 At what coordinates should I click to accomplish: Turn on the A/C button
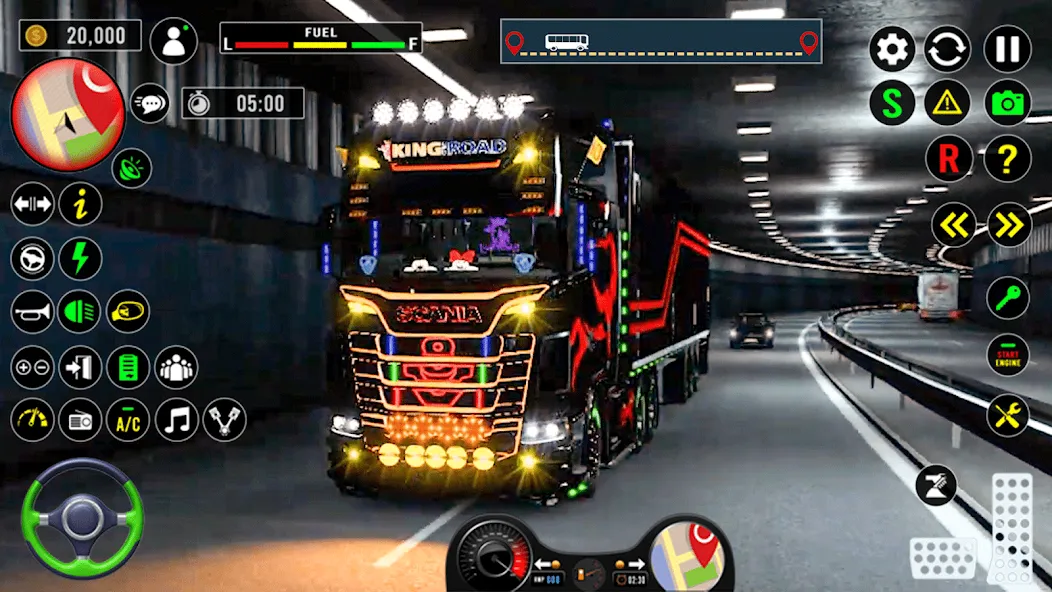tap(128, 420)
